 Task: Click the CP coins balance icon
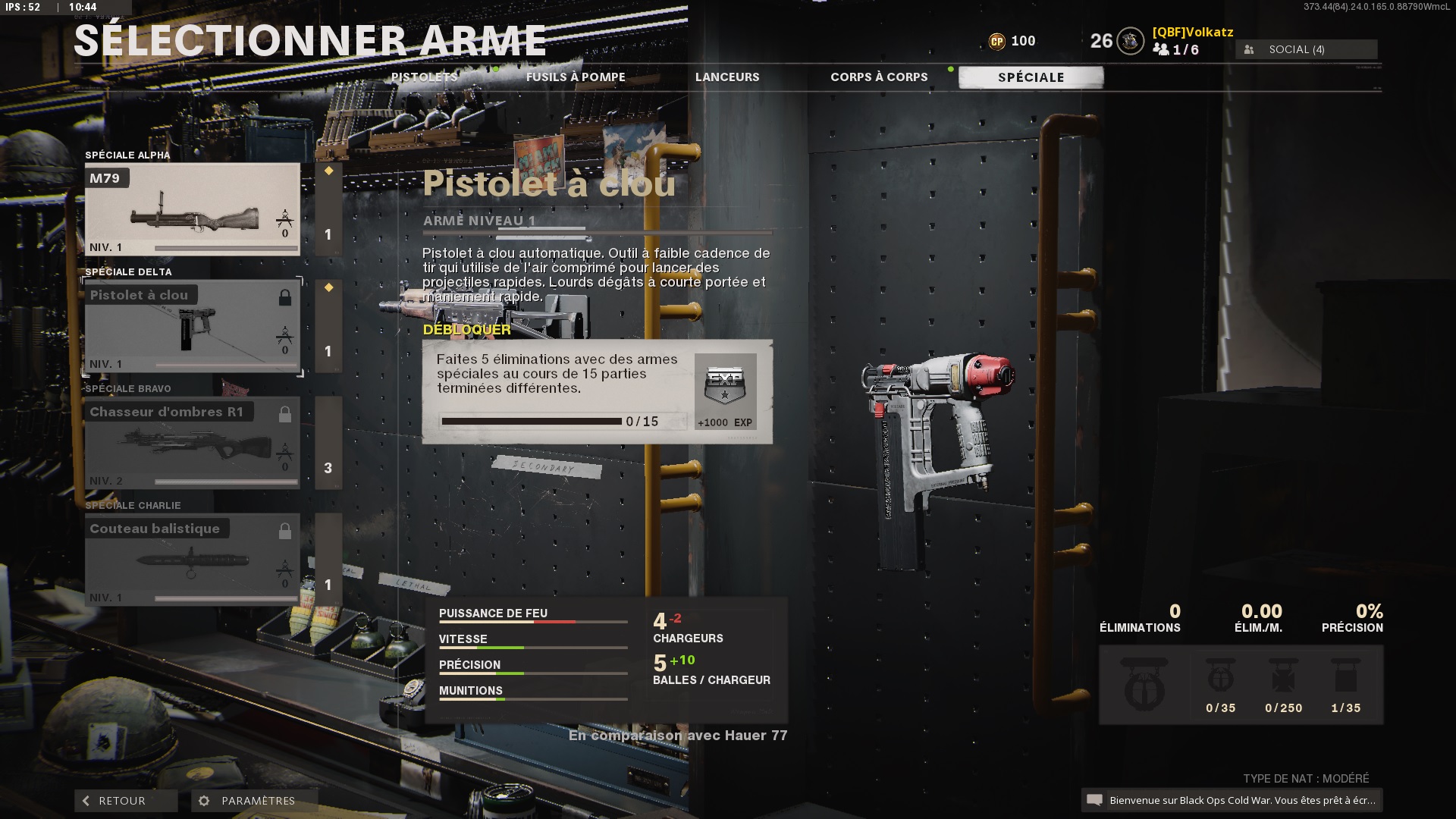pyautogui.click(x=999, y=41)
